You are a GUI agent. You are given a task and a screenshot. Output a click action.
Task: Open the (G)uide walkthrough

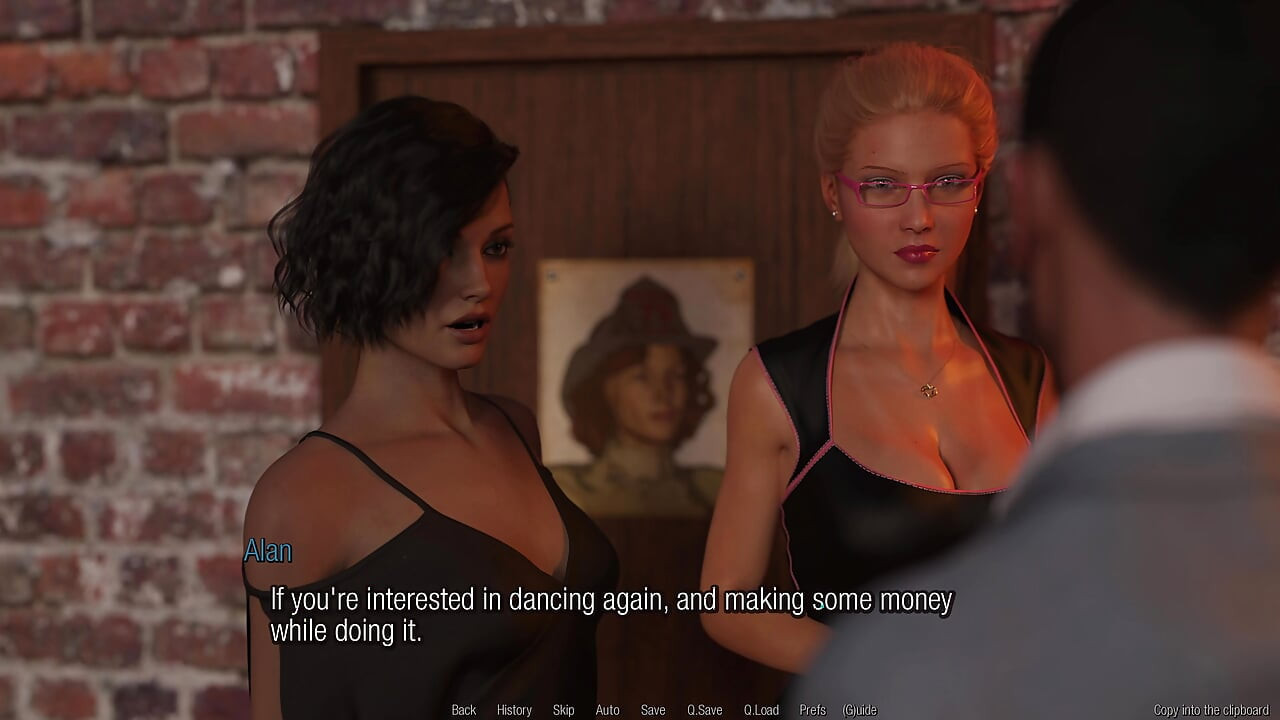(x=860, y=709)
